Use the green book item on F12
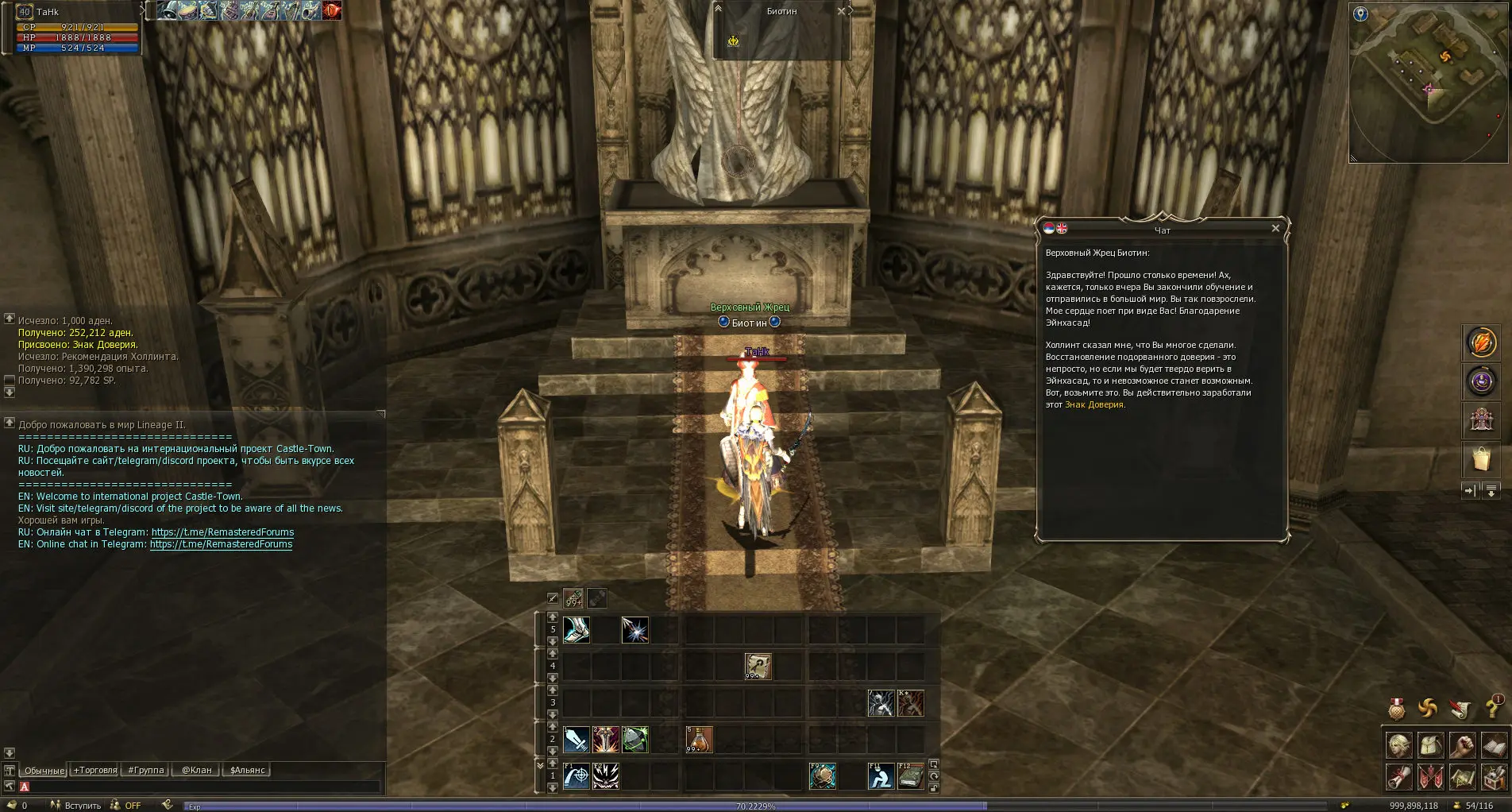This screenshot has width=1512, height=812. coord(910,775)
